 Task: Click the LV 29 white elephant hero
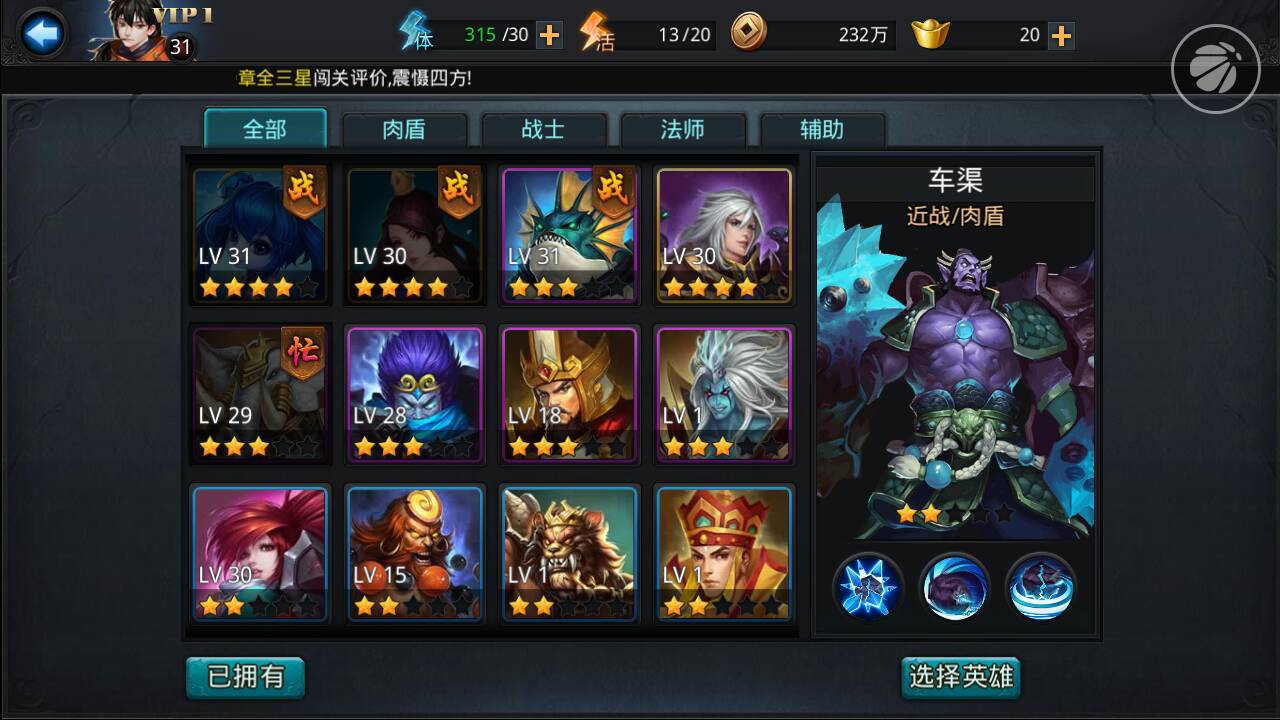[260, 393]
